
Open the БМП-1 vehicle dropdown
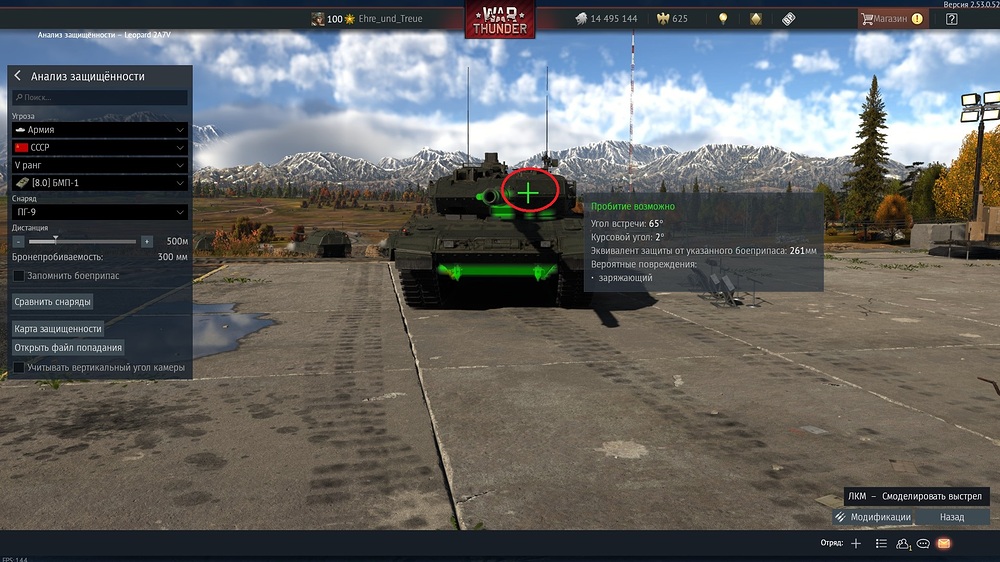pos(100,183)
